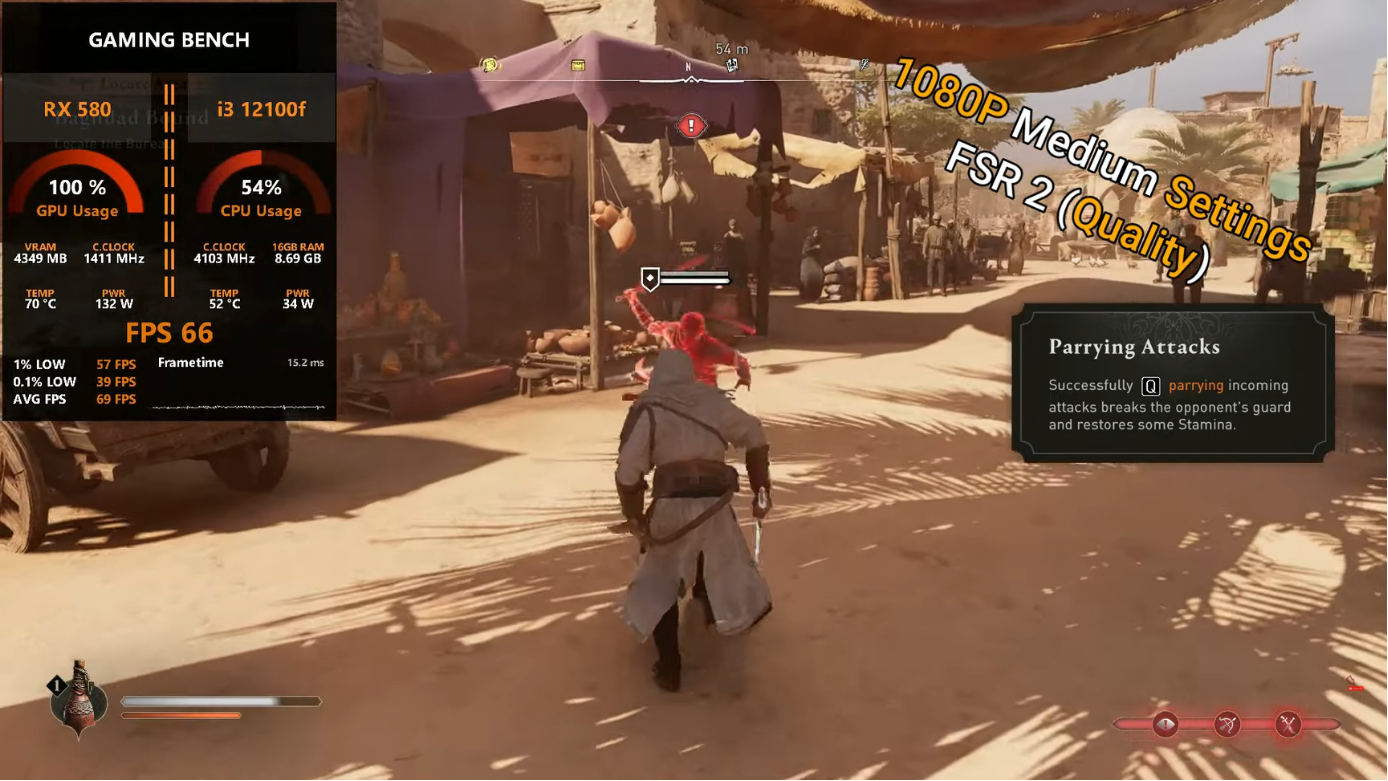
Task: Click the enemy health bar above the attacker
Action: pos(693,279)
